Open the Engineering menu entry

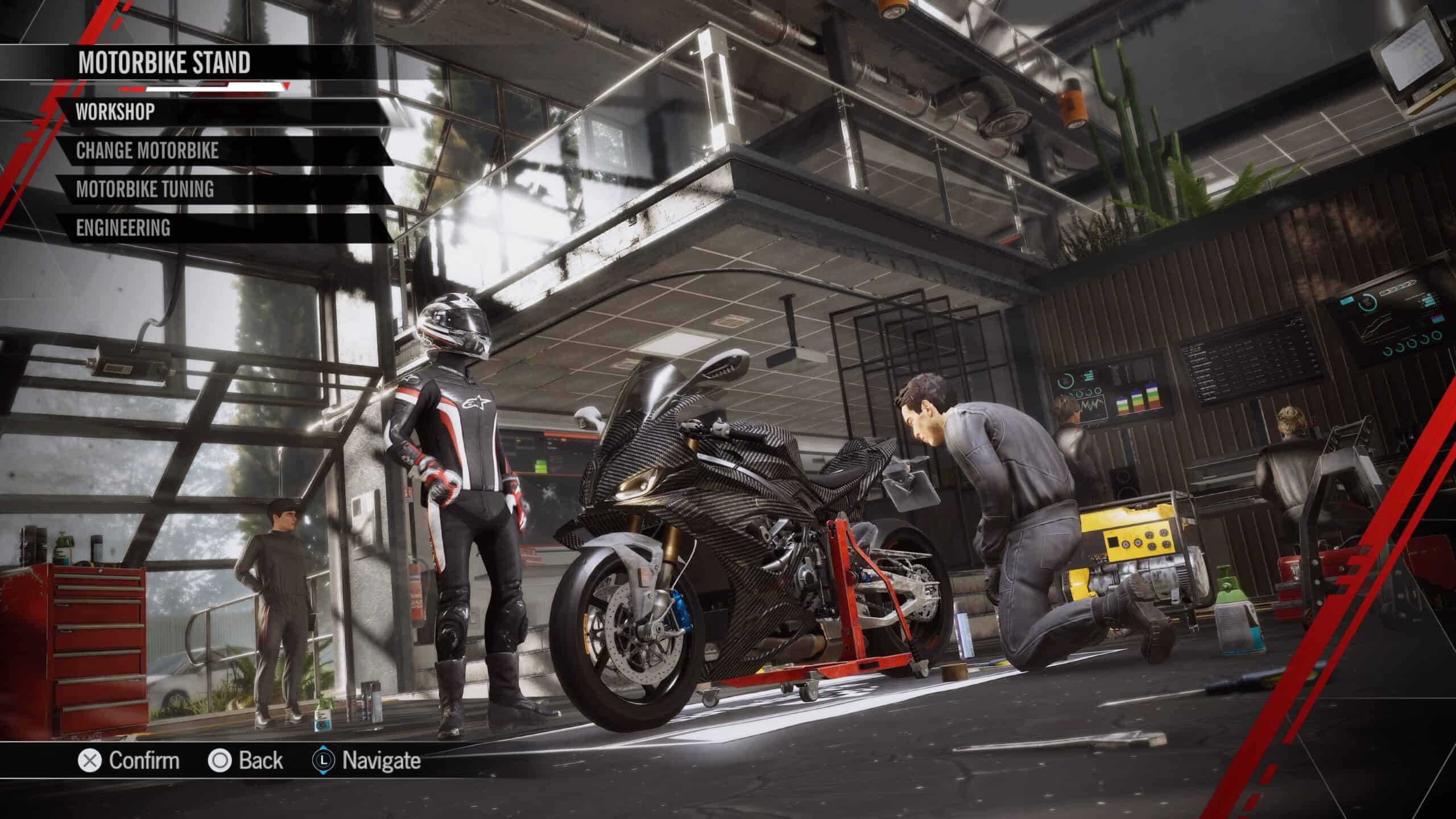pyautogui.click(x=123, y=228)
